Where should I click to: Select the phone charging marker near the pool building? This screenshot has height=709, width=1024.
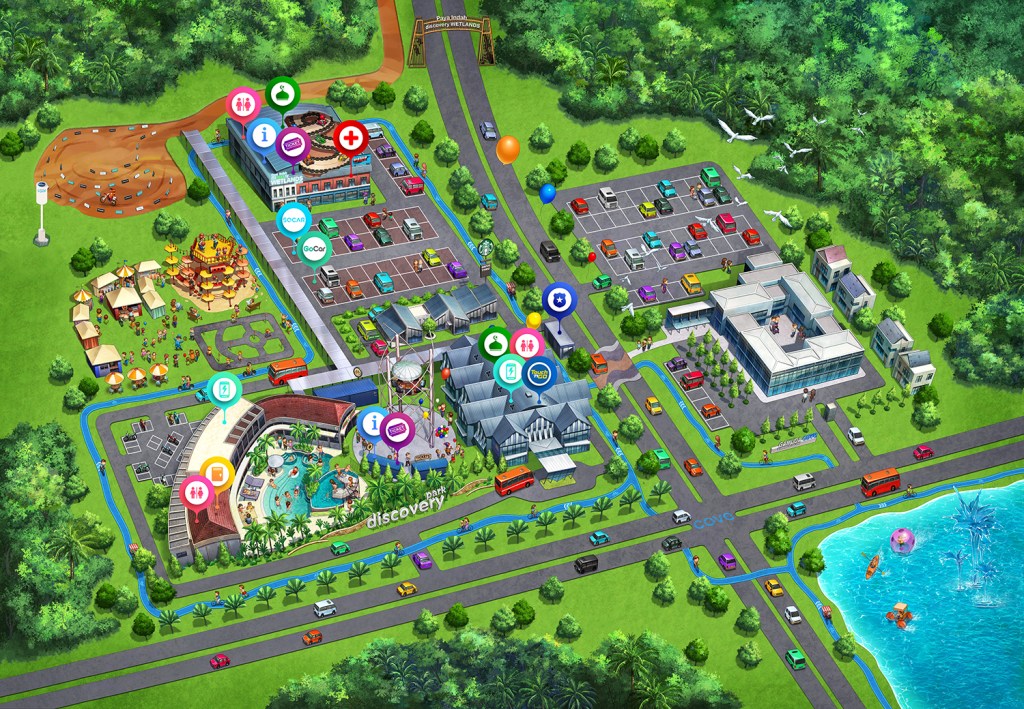pyautogui.click(x=225, y=389)
